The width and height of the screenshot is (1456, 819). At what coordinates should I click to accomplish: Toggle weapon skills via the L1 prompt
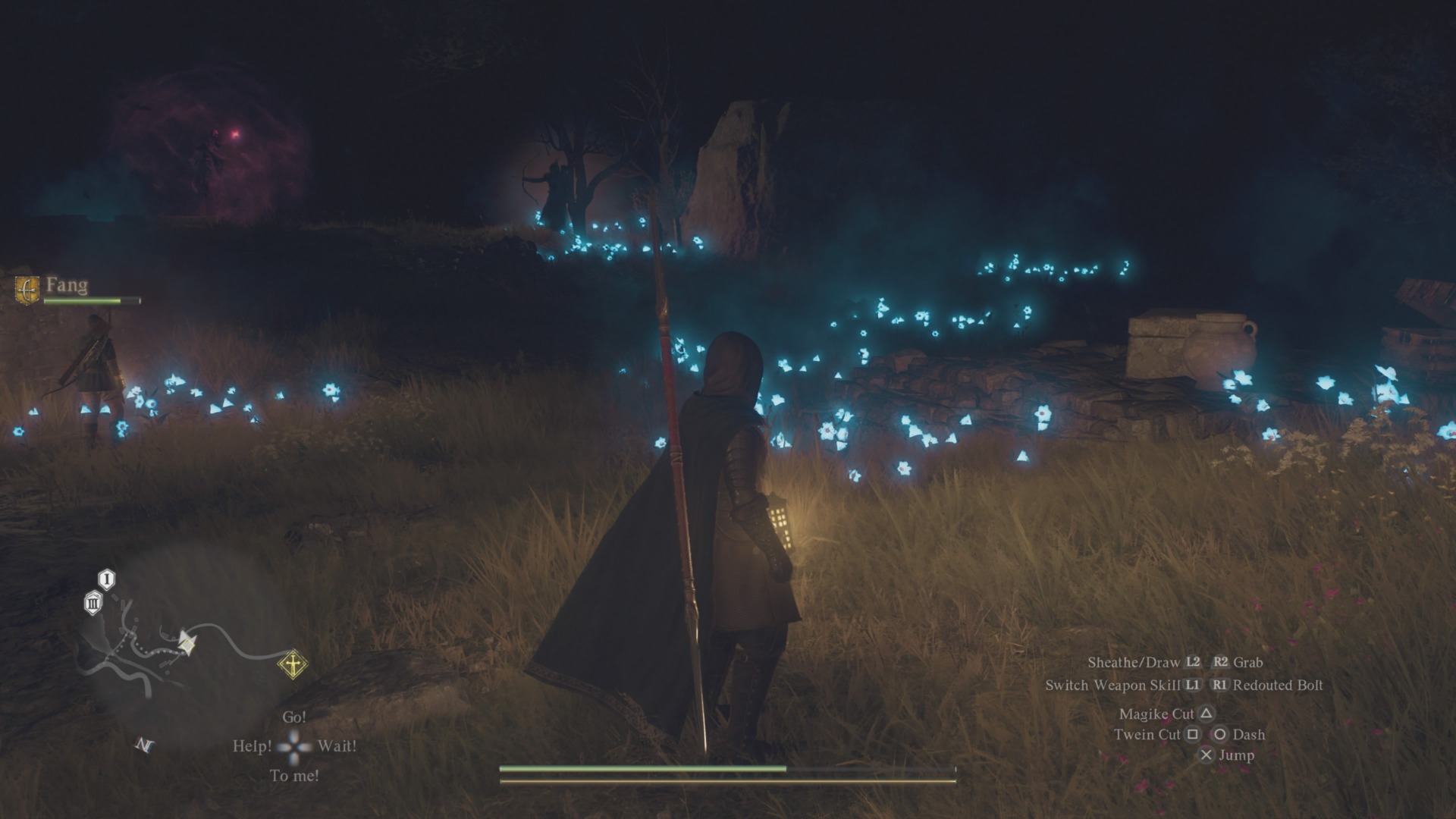(x=1193, y=684)
